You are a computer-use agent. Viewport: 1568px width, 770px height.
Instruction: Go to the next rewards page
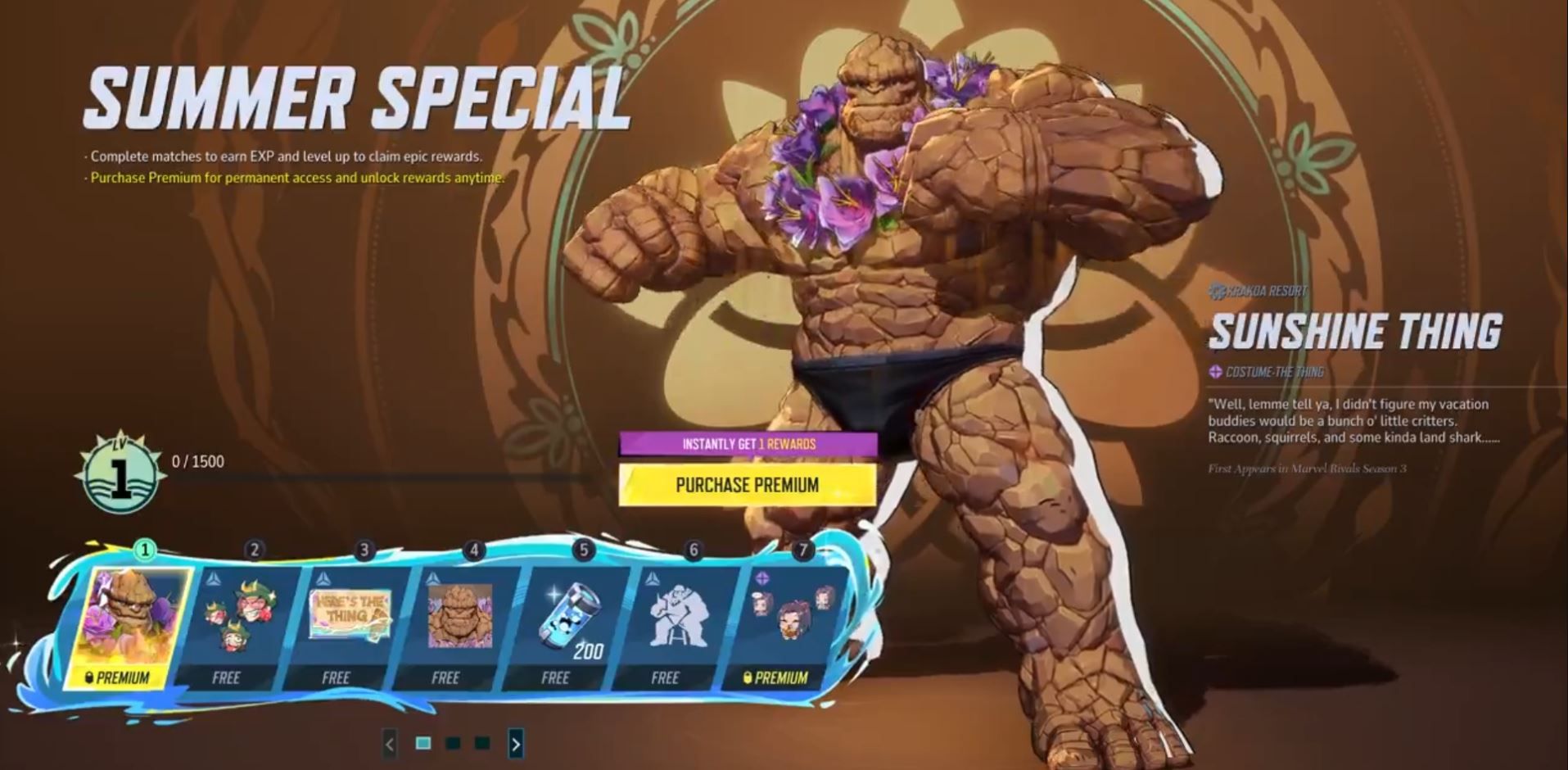coord(516,744)
